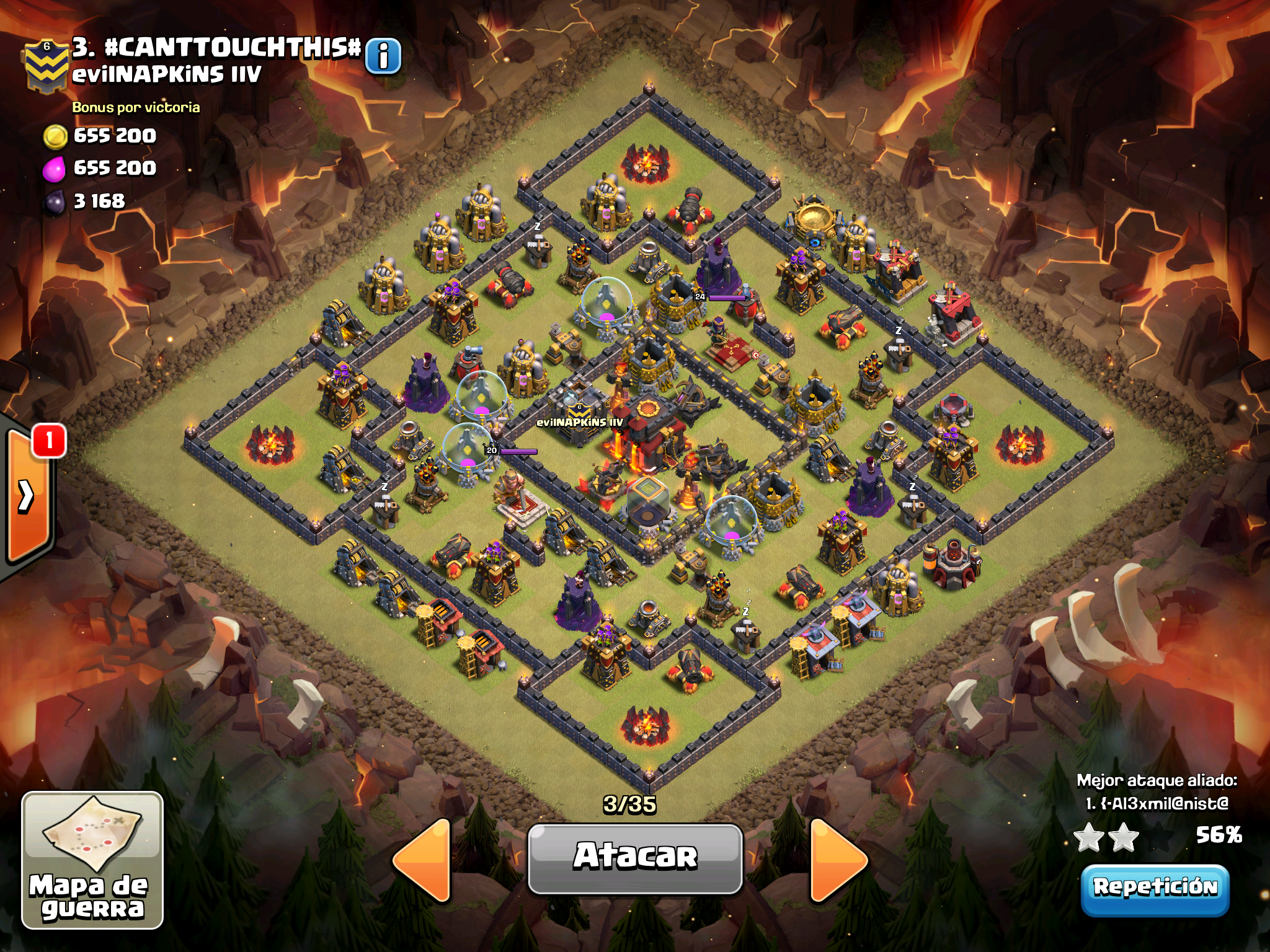The image size is (1270, 952).
Task: Open the Mapa de guerra
Action: click(92, 860)
